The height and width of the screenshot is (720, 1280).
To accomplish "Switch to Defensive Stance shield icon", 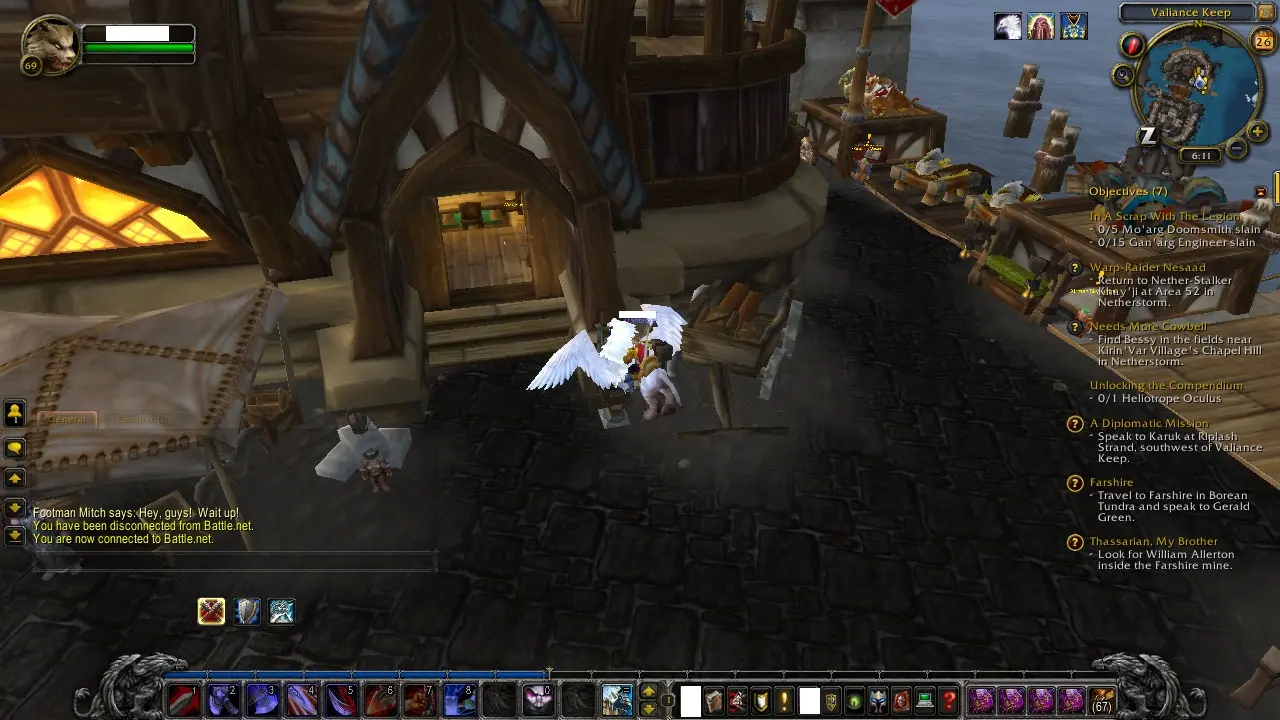I will [247, 611].
